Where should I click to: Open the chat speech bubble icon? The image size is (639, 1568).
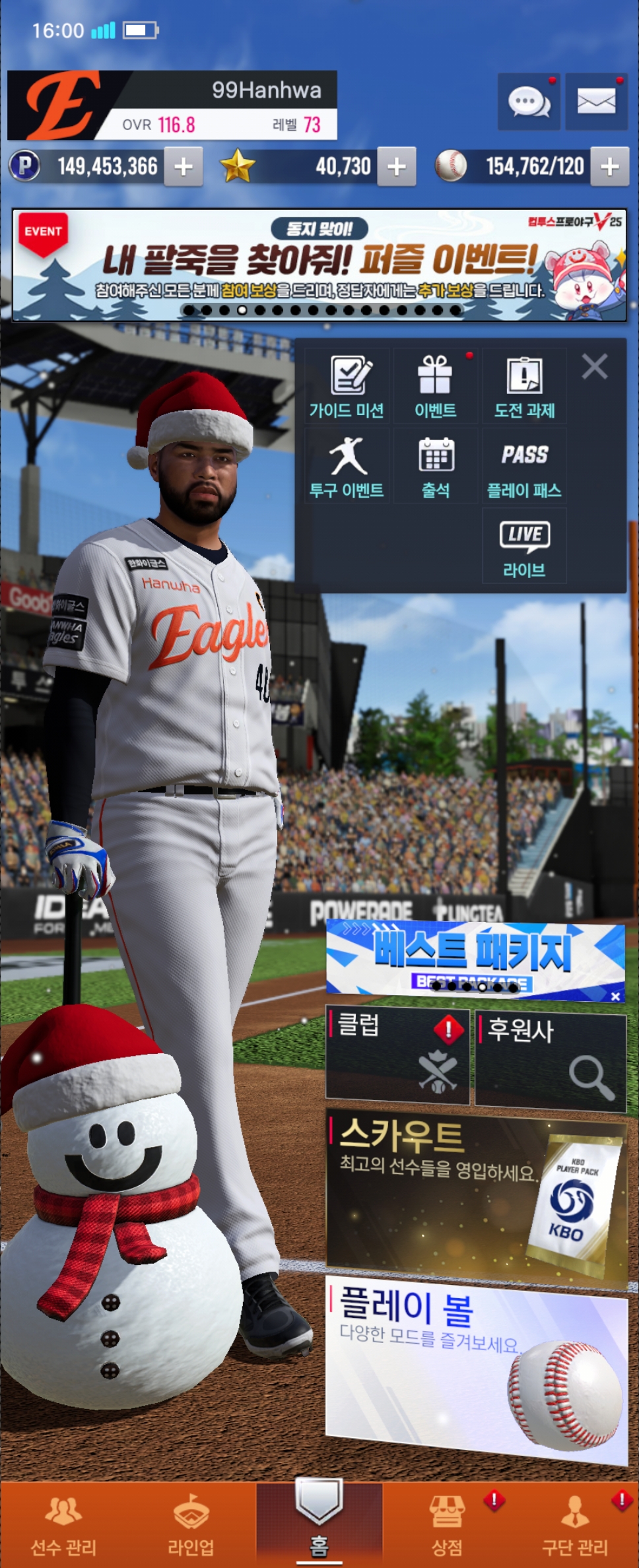[529, 102]
